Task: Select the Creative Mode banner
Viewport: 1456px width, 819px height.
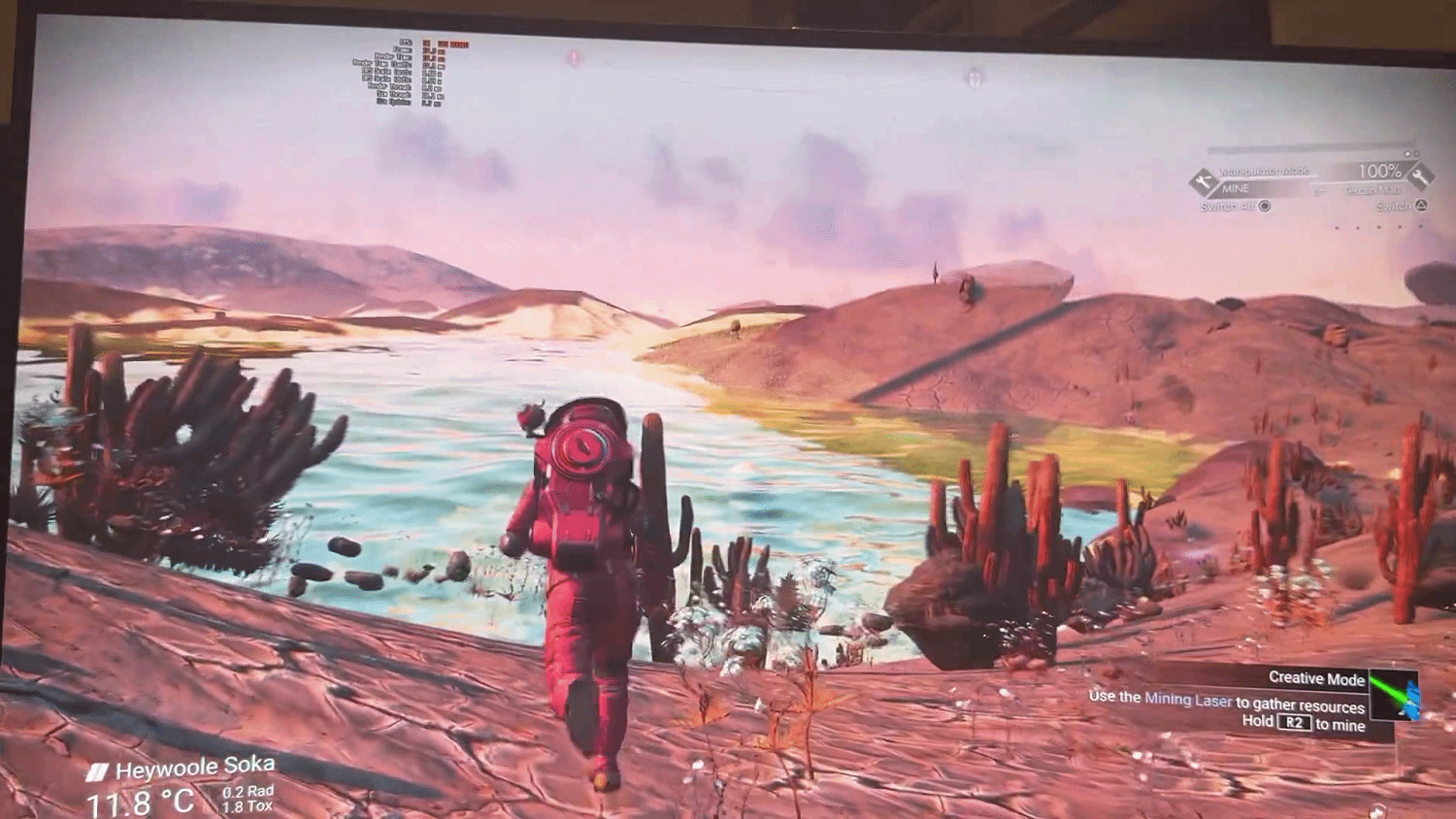Action: click(1316, 678)
